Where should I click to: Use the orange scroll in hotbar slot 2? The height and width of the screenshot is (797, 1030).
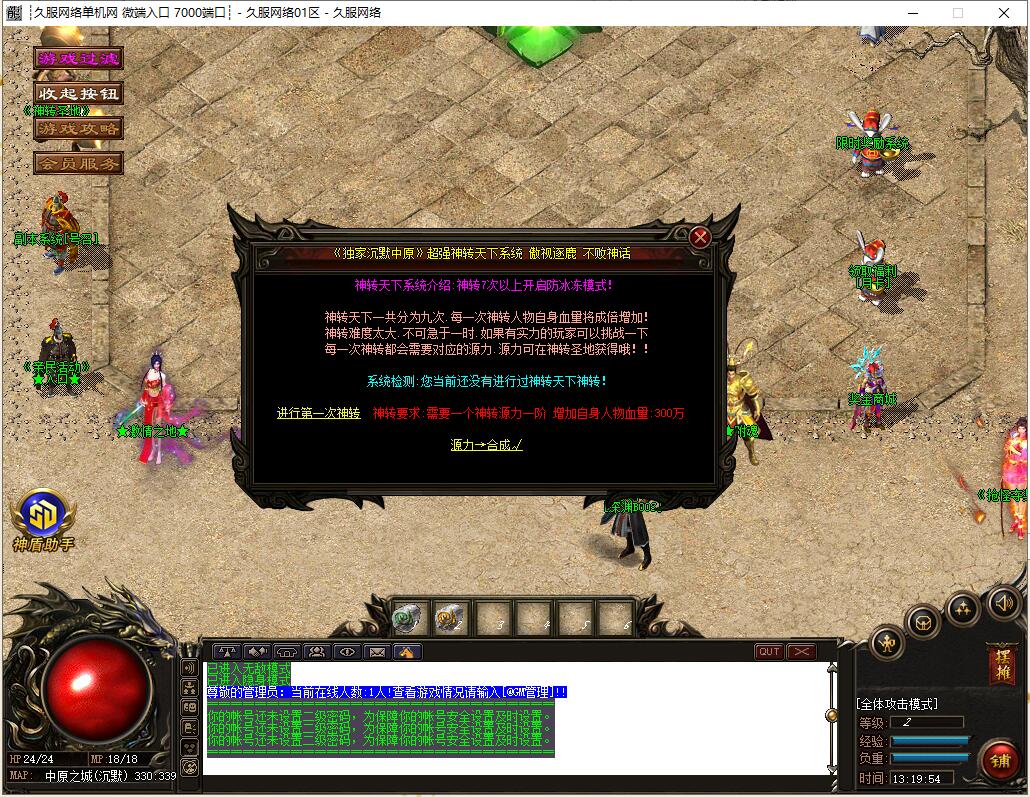tap(450, 619)
